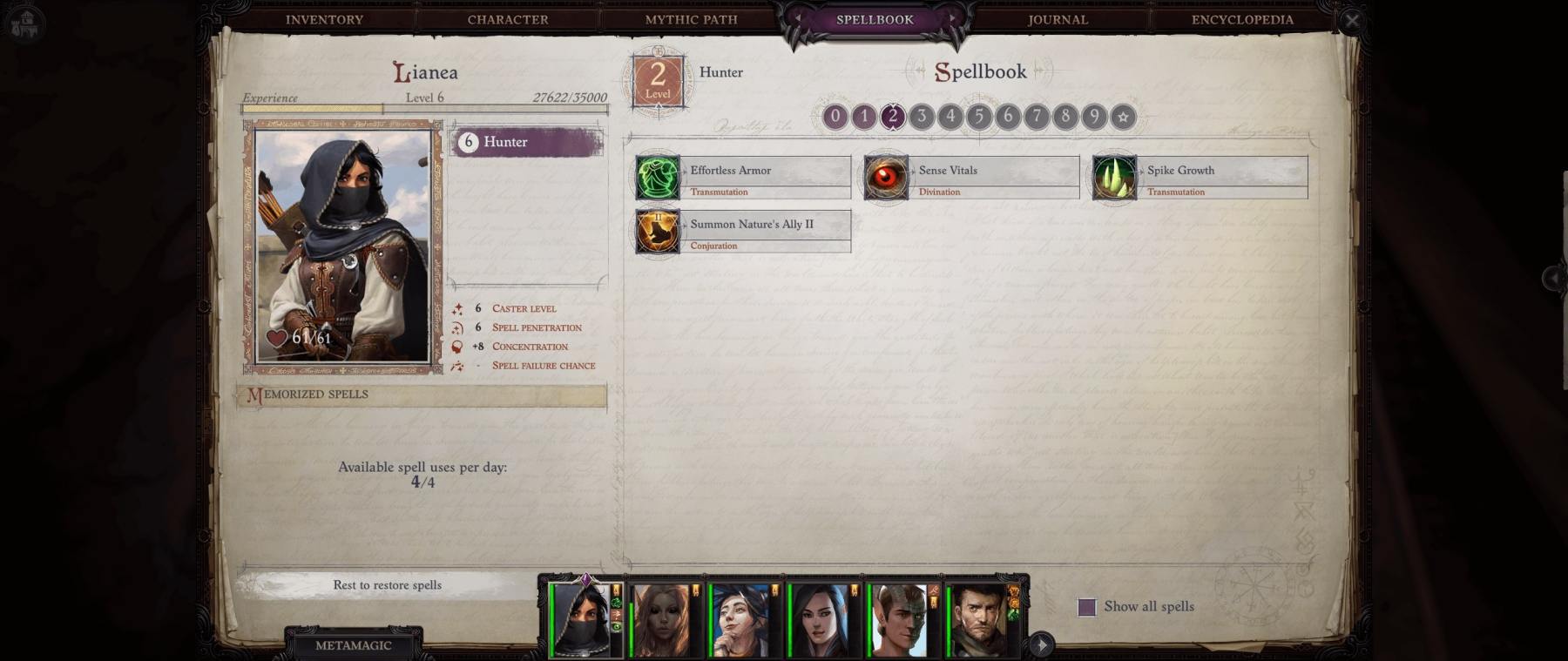Click the arrow next to party portraits
Viewport: 1568px width, 661px height.
pos(1041,644)
